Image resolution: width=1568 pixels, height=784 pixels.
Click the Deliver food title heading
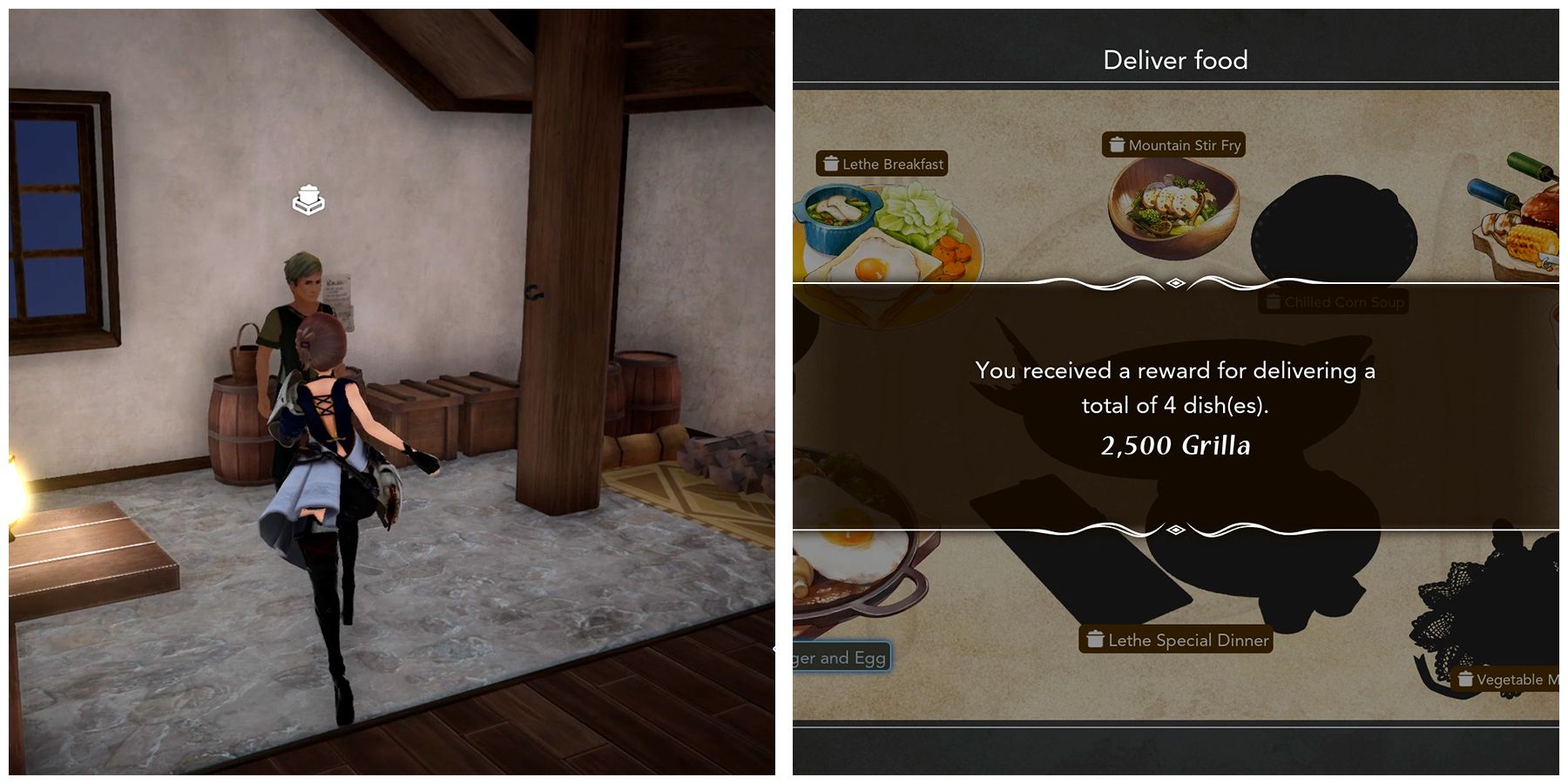point(1175,59)
